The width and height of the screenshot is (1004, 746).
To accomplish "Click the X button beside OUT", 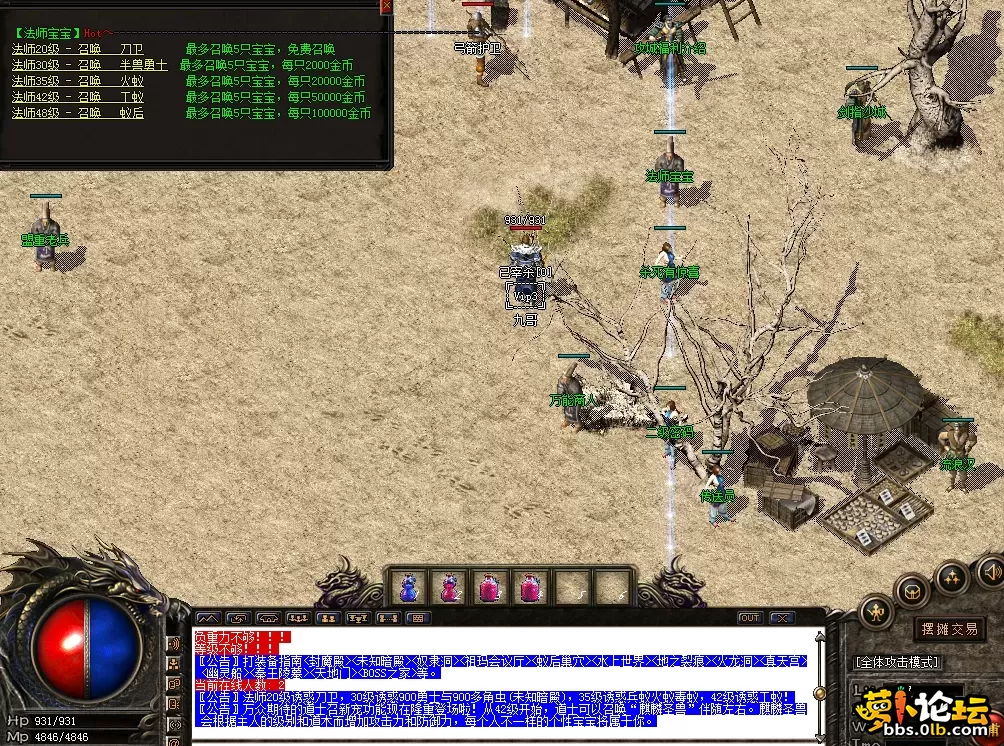I will click(x=781, y=618).
